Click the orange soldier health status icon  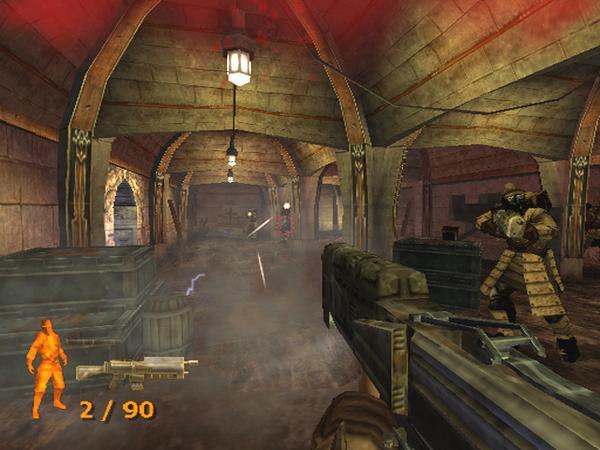coord(47,365)
